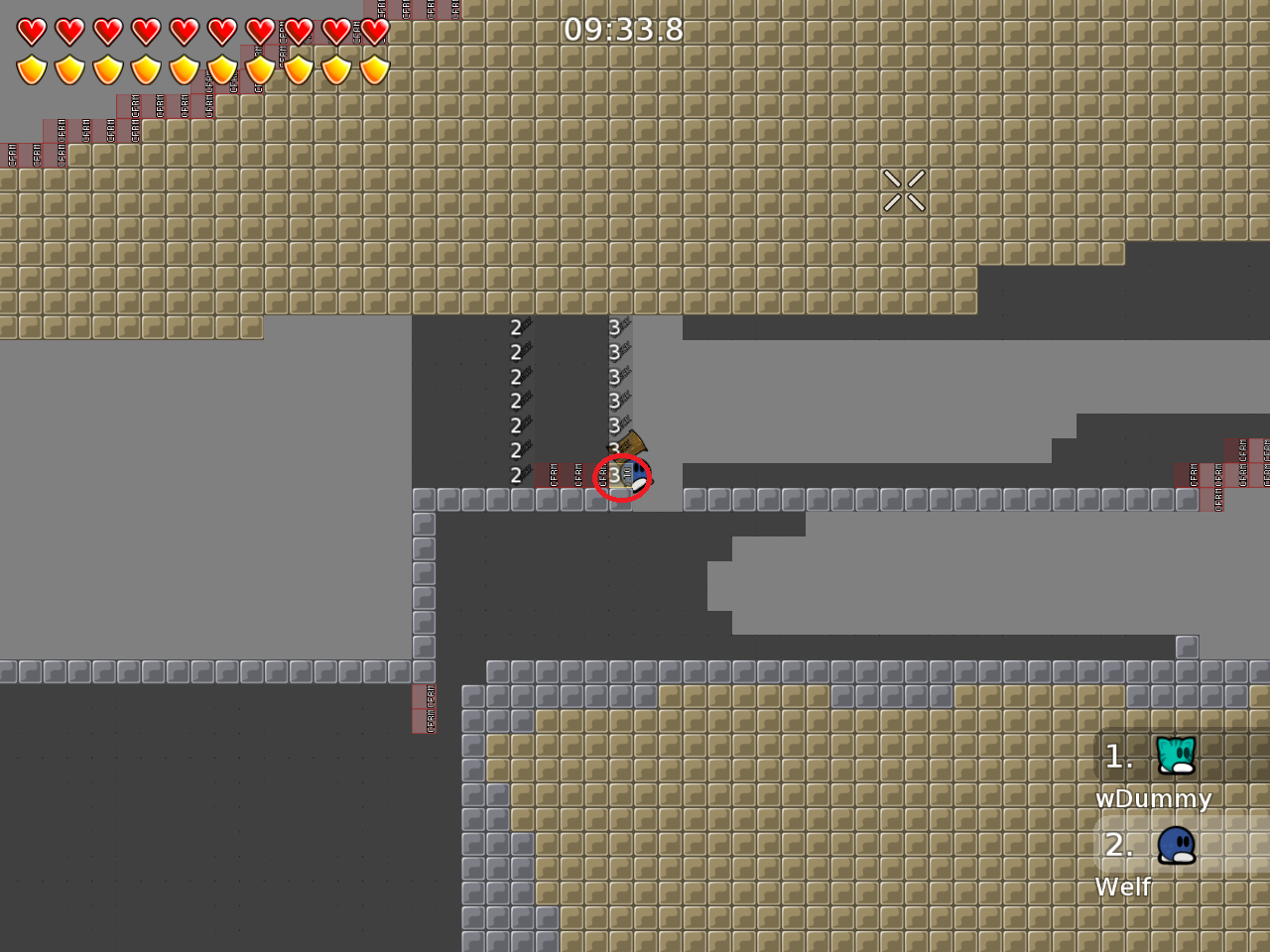This screenshot has height=952, width=1270.
Task: Click the fifth heart icon from the left
Action: pos(185,31)
